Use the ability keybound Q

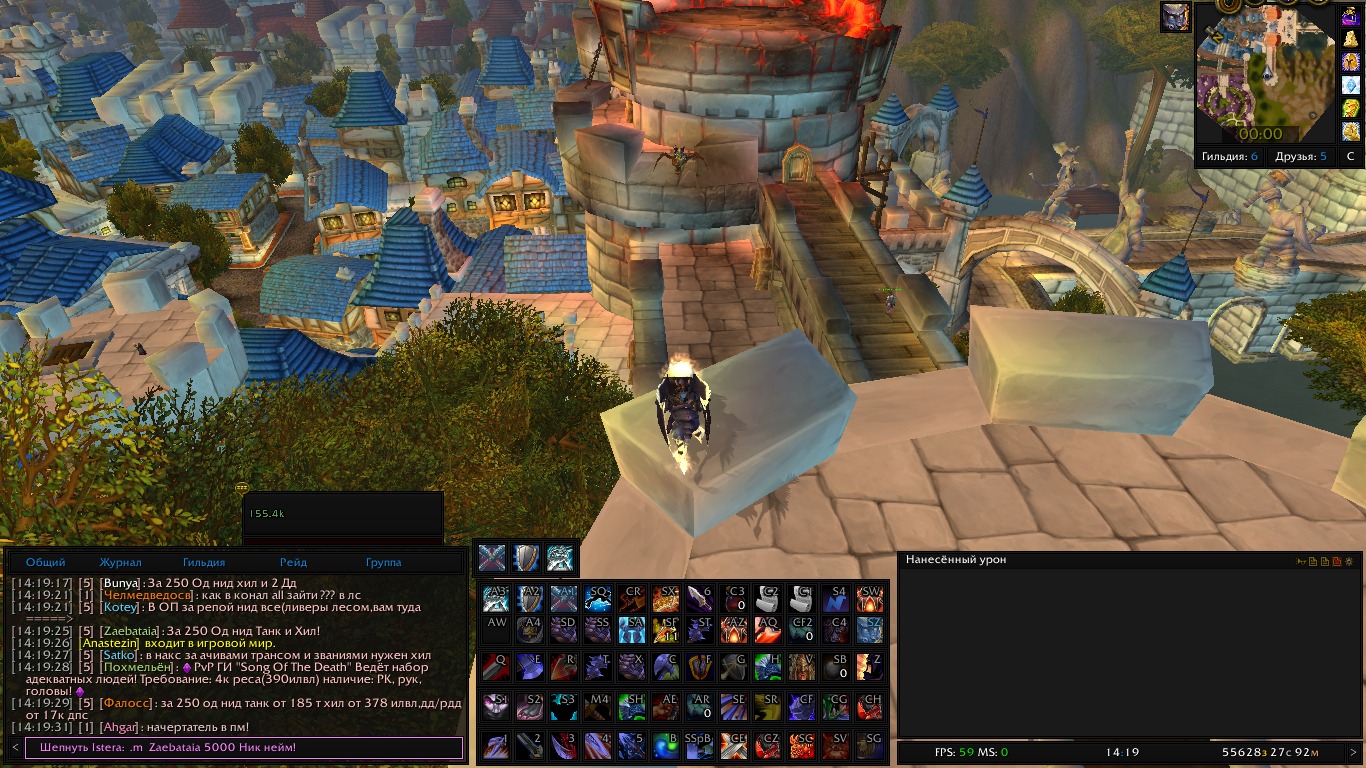[x=496, y=665]
